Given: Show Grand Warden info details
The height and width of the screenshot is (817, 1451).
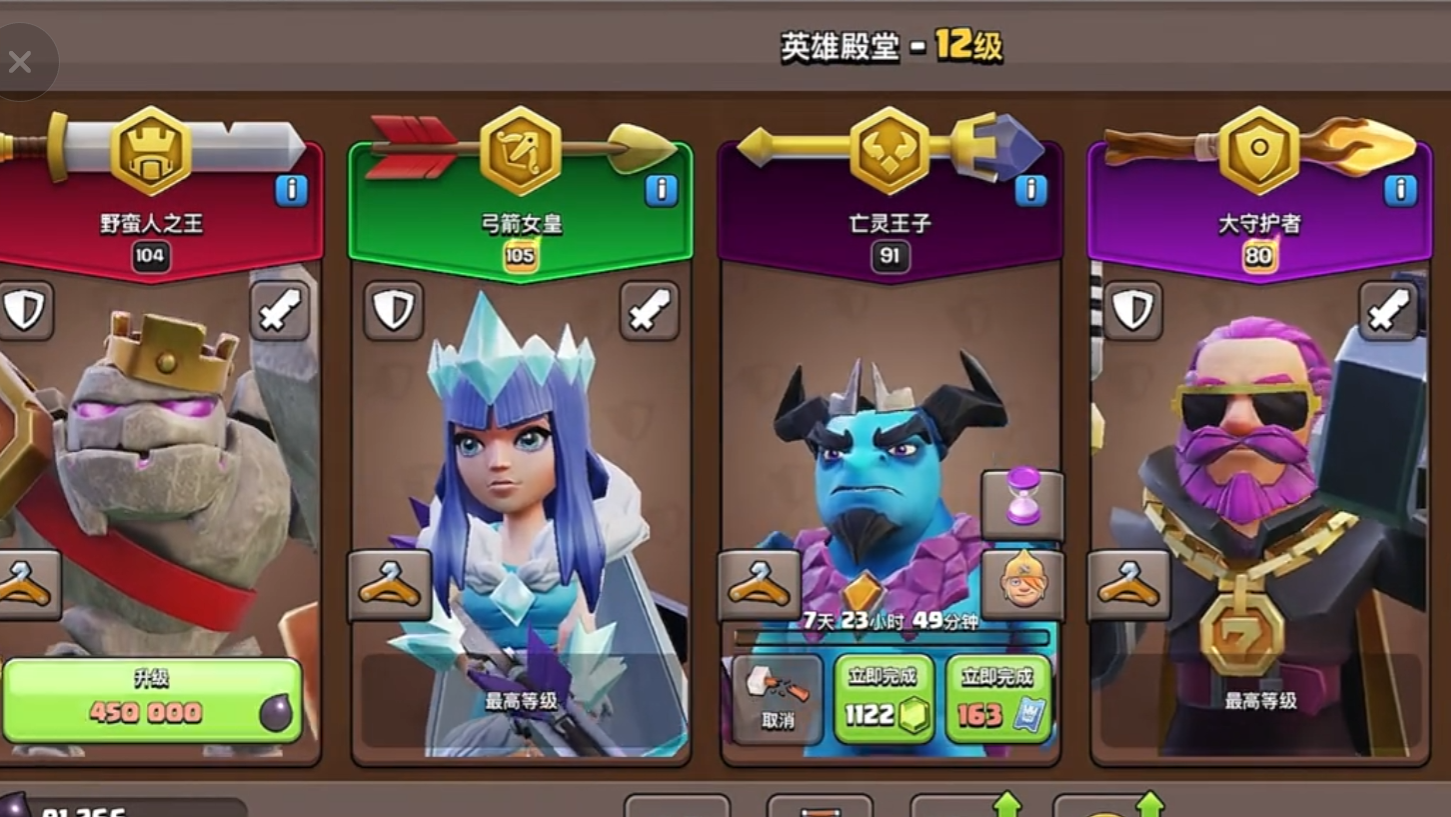Looking at the screenshot, I should 1400,189.
